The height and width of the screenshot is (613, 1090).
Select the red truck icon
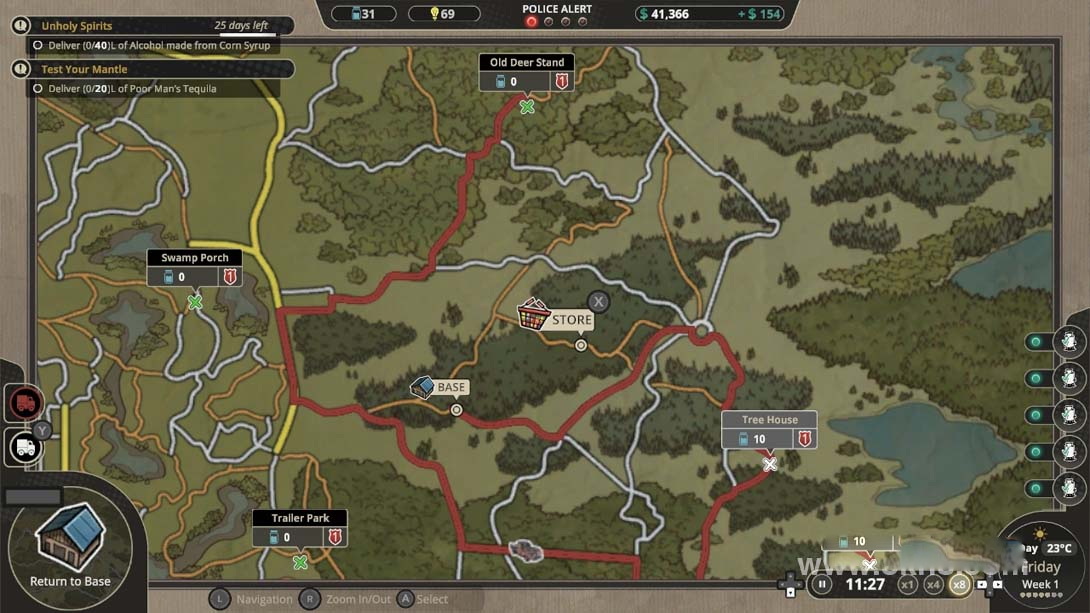coord(25,403)
